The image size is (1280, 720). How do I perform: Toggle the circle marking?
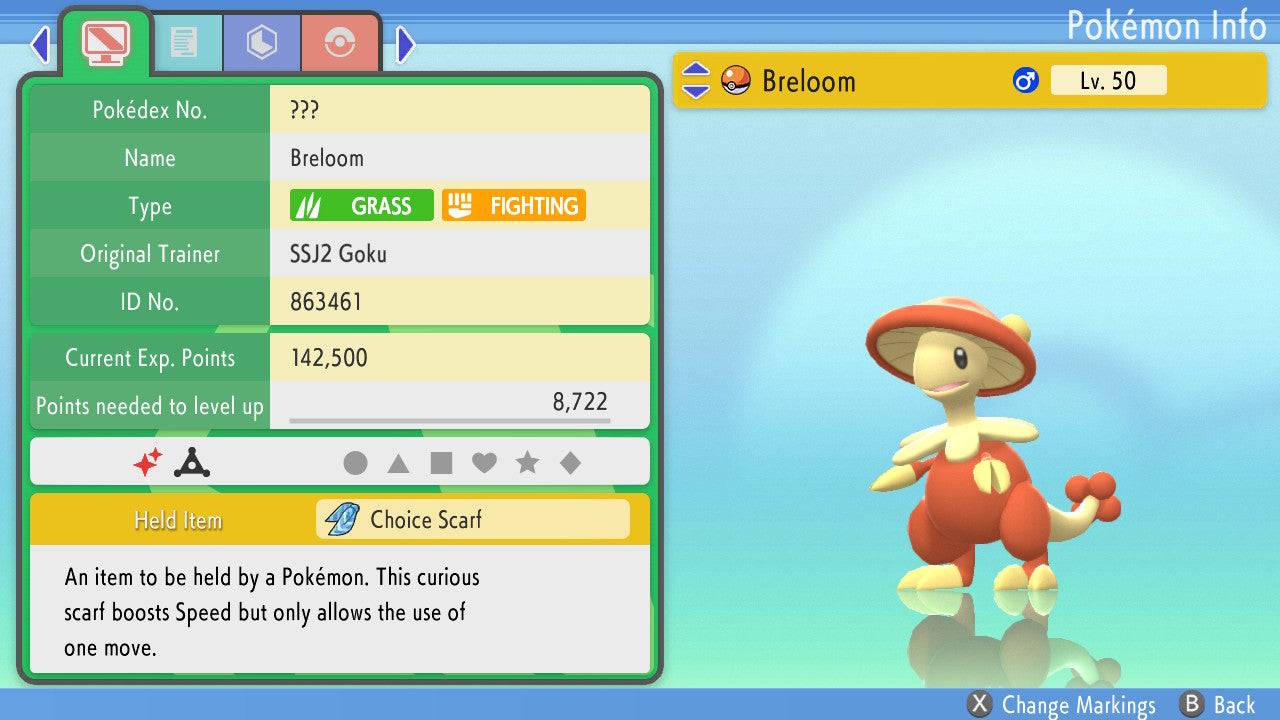(x=355, y=463)
